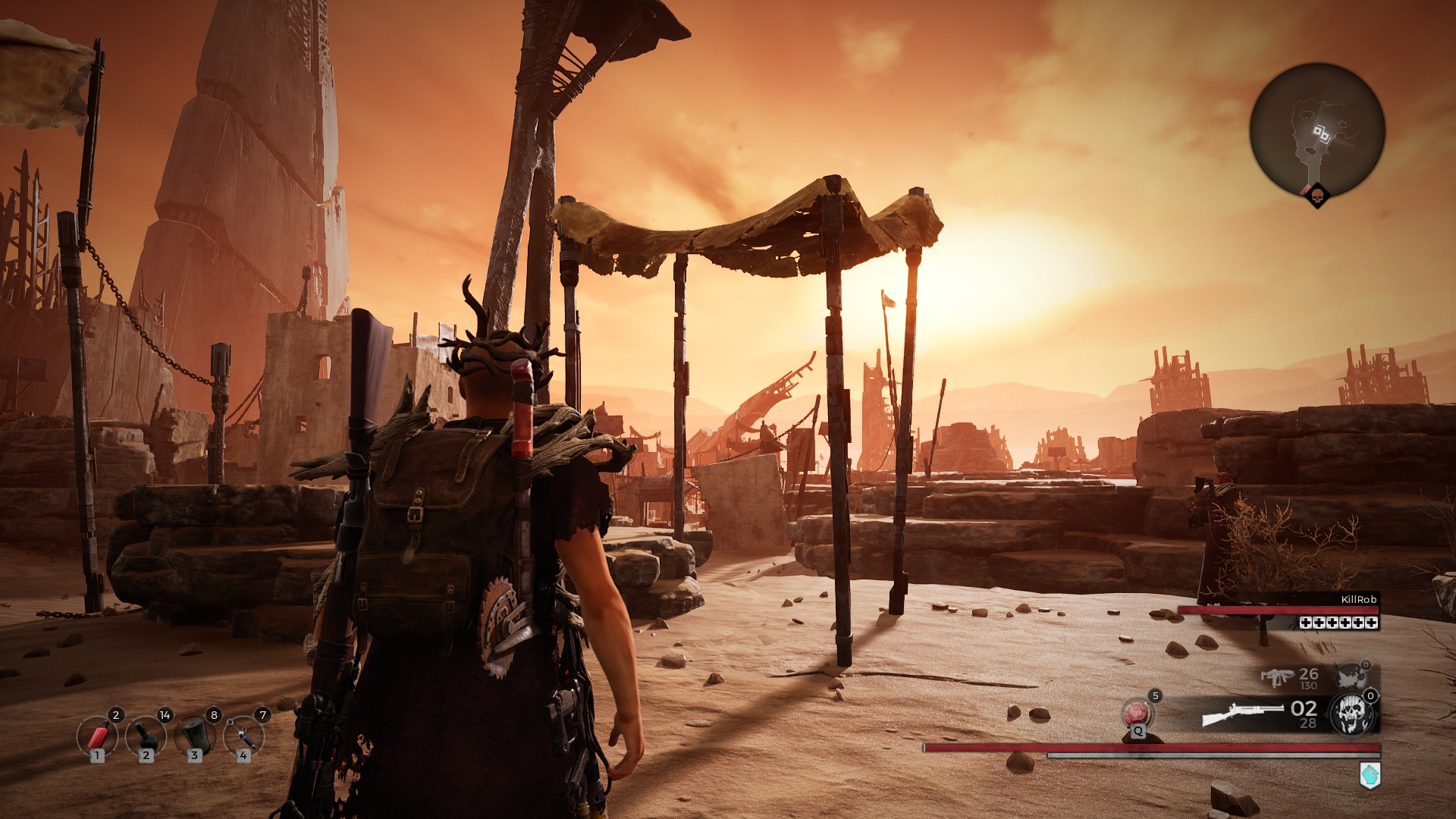1456x819 pixels.
Task: Switch to the submachine gun sidearm
Action: 1277,677
